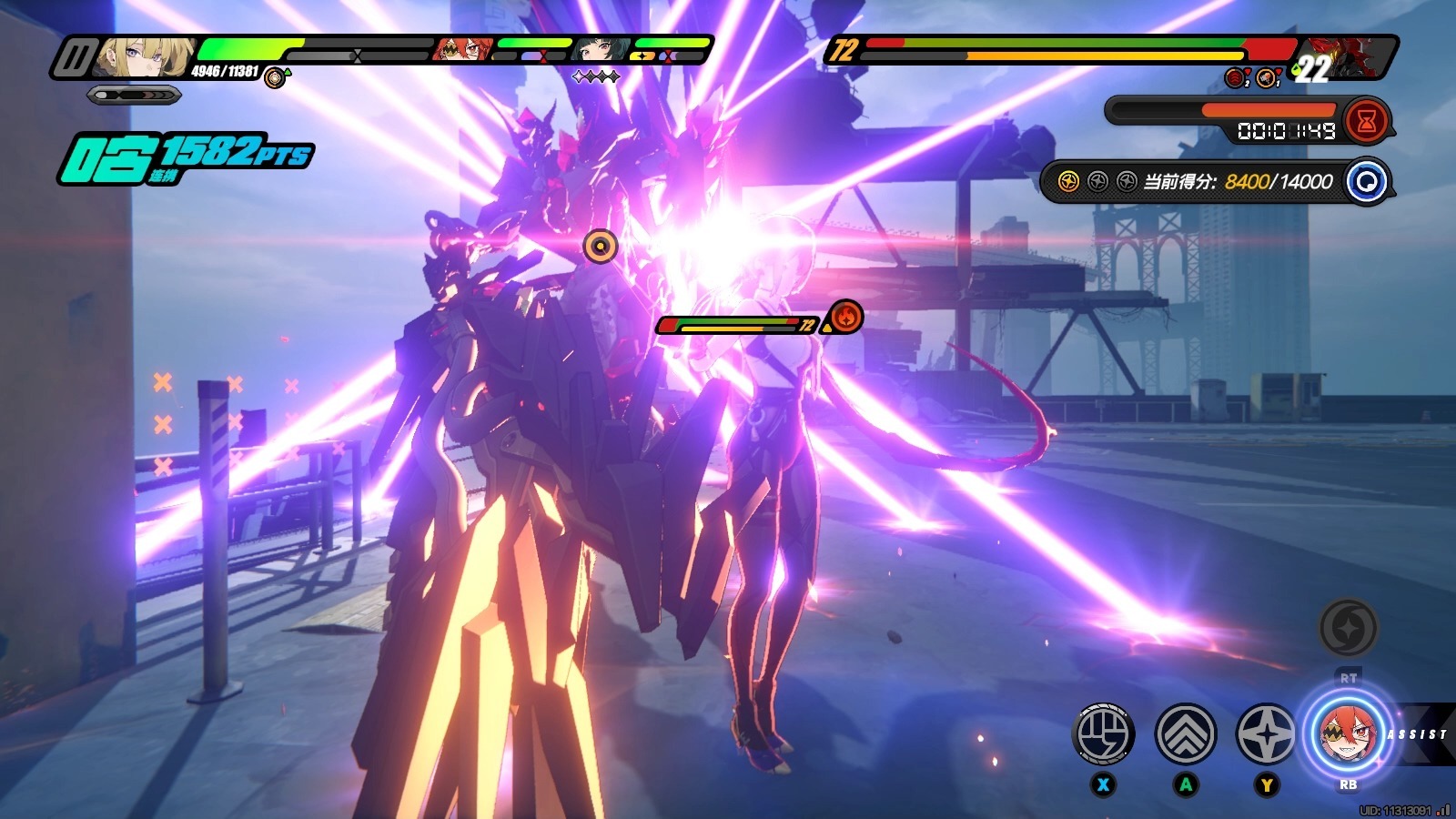Image resolution: width=1456 pixels, height=819 pixels.
Task: Trigger the star-shaped special attack
Action: click(1266, 733)
